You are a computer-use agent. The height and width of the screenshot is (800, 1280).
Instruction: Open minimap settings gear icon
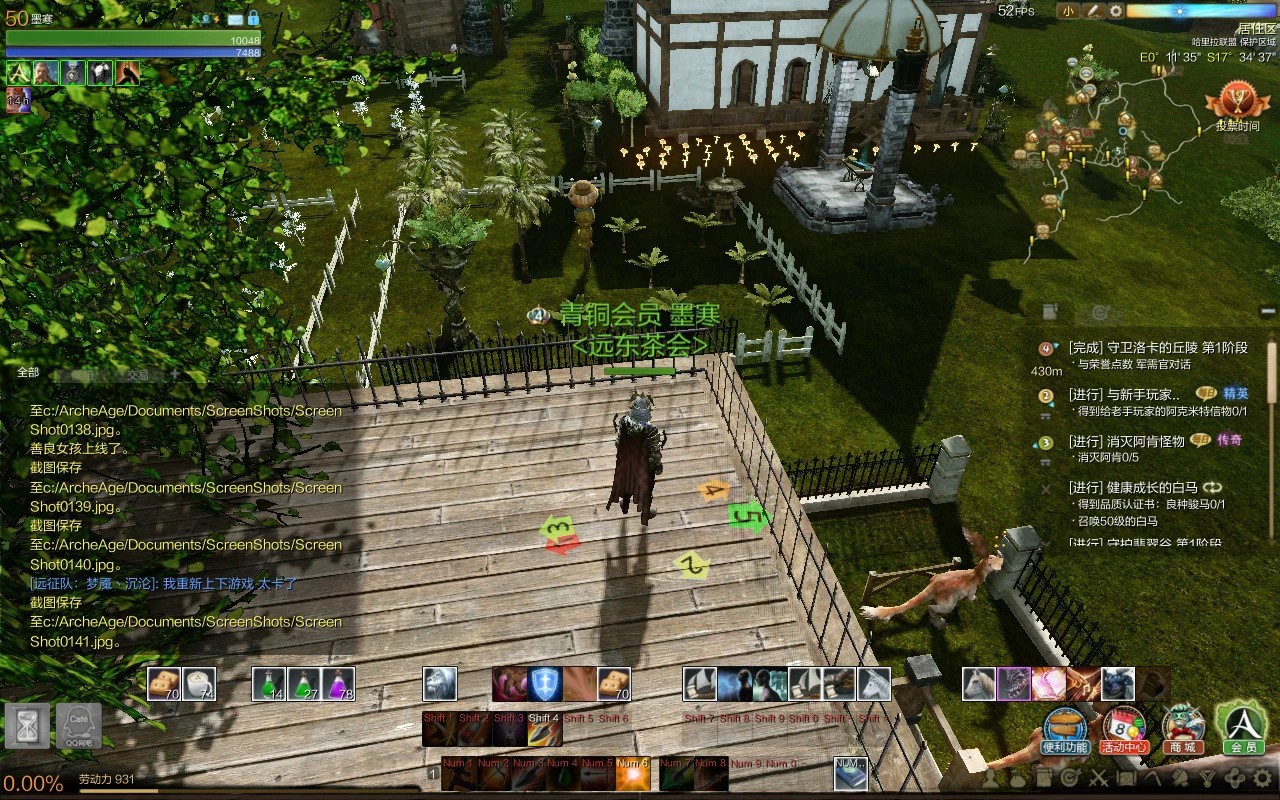click(1116, 11)
